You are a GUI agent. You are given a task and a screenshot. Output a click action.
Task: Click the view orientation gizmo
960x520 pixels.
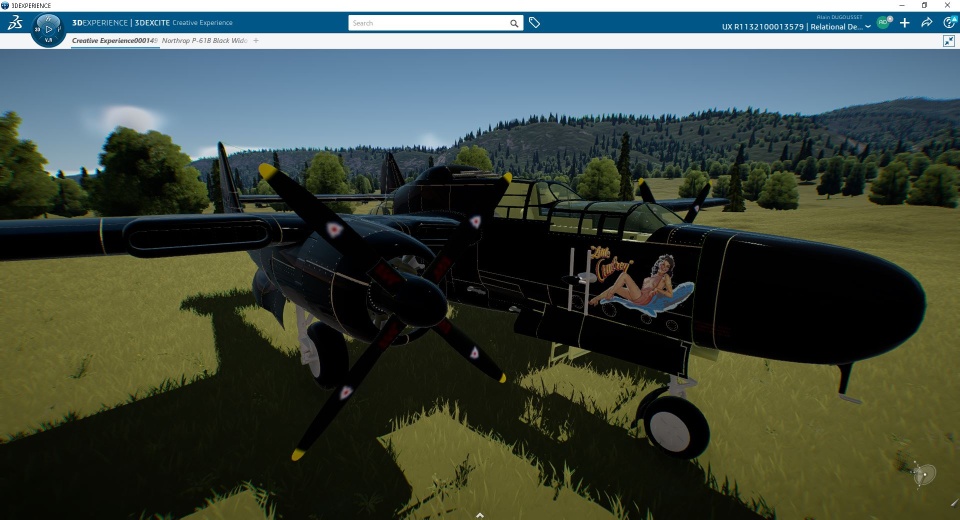(x=925, y=473)
